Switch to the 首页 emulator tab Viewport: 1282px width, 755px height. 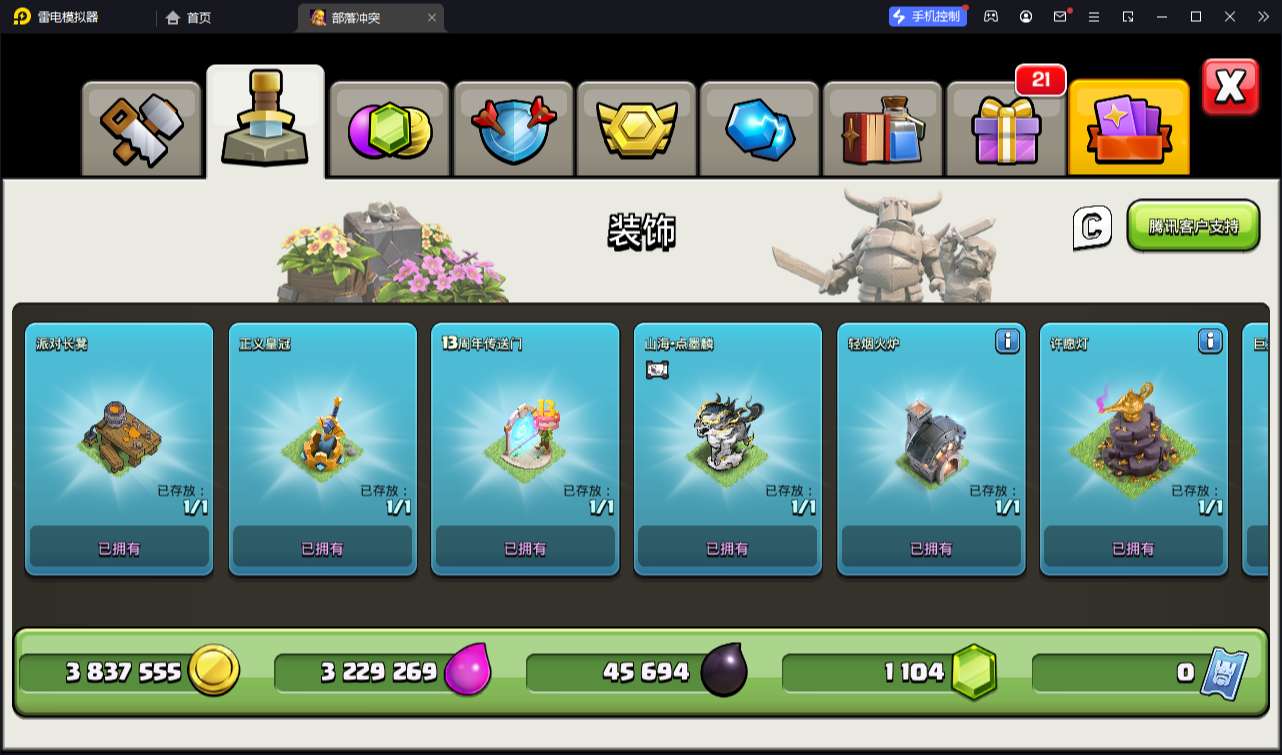(x=190, y=17)
